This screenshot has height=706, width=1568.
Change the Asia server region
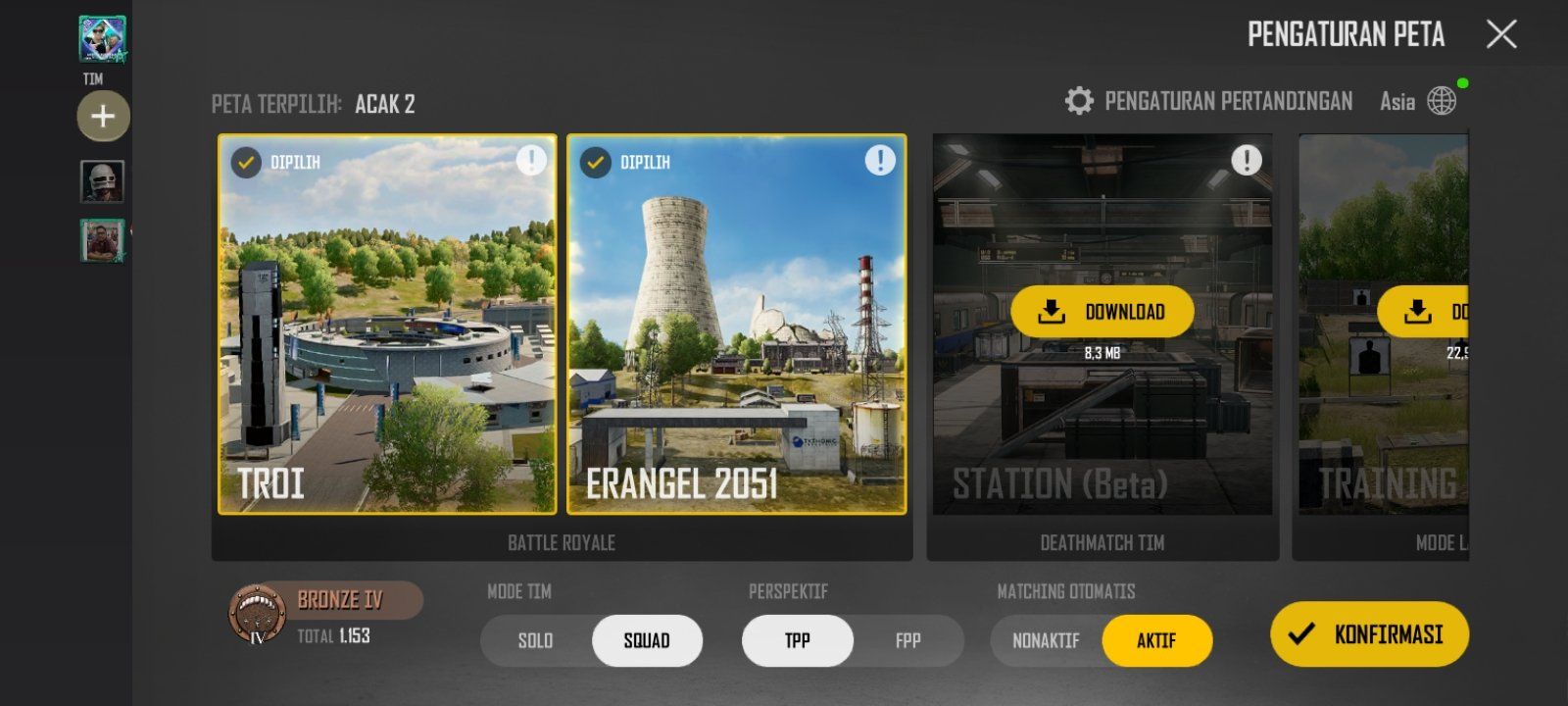pos(1418,101)
